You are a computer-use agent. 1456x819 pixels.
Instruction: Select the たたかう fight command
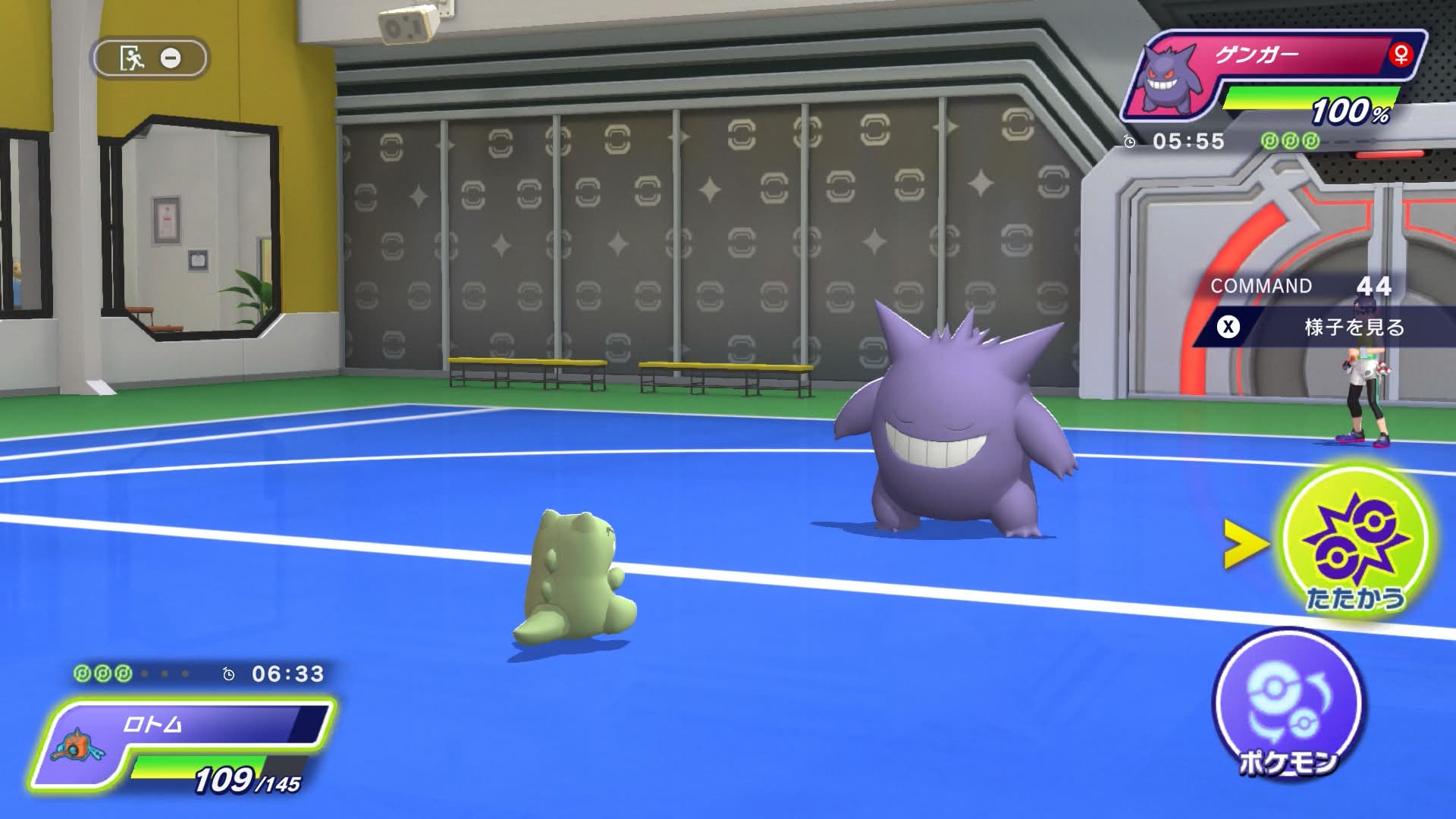pos(1355,541)
